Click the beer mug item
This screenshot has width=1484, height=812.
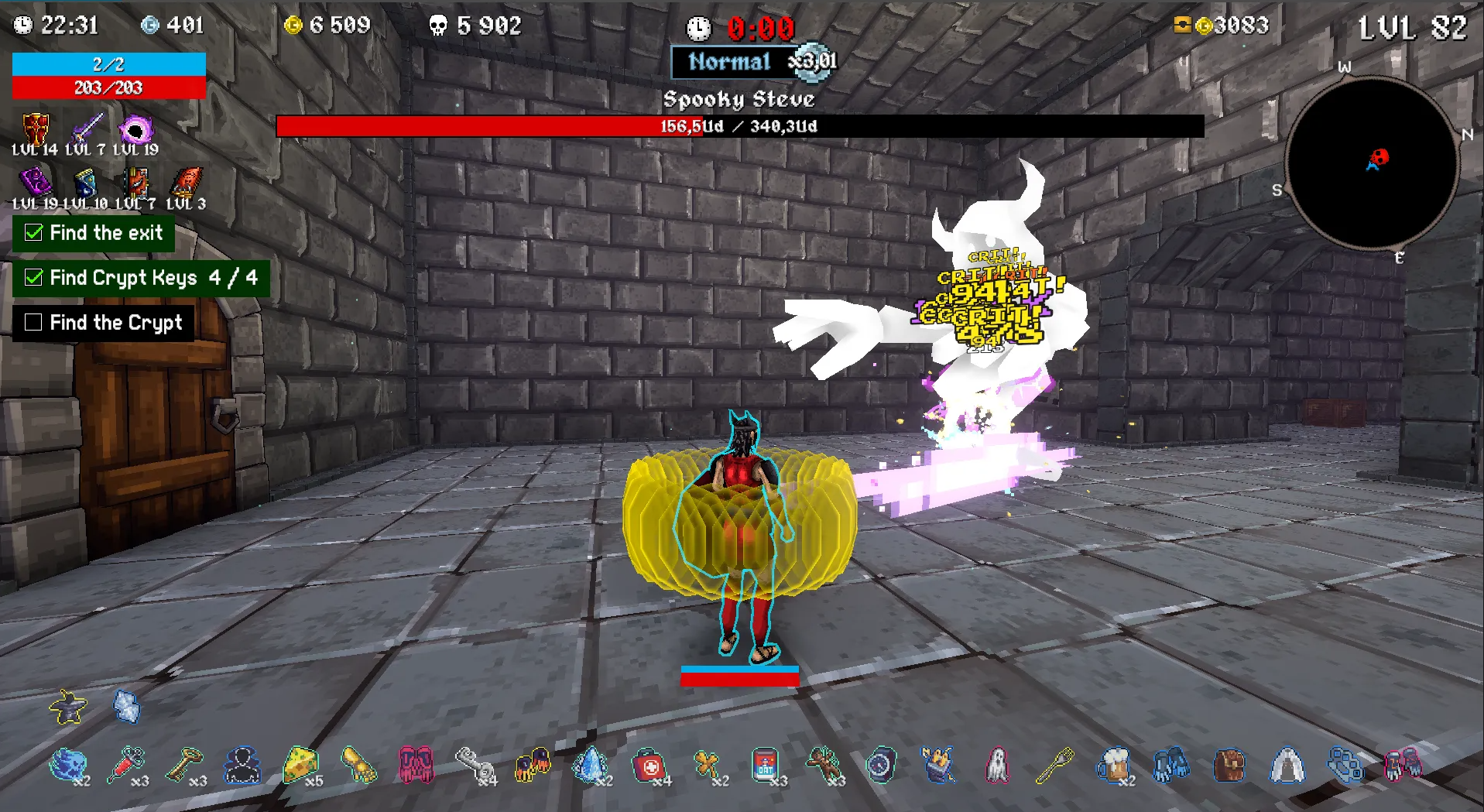pyautogui.click(x=1113, y=766)
